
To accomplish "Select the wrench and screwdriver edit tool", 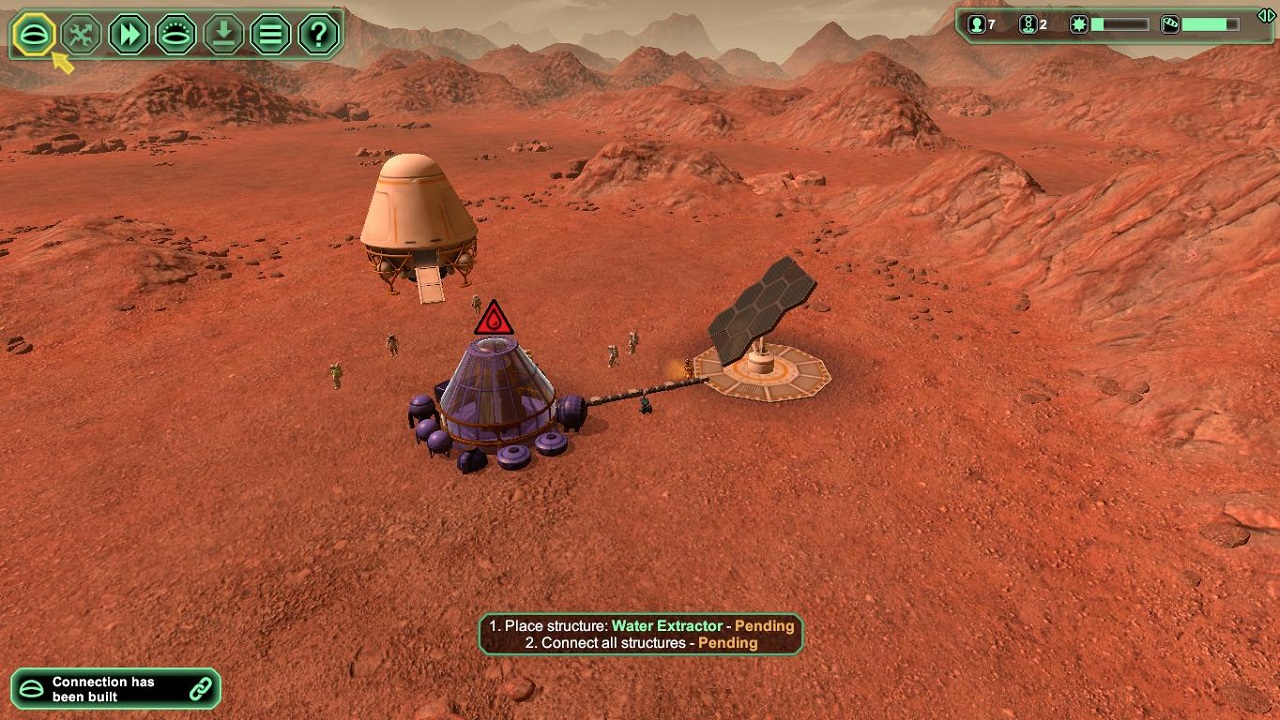I will point(82,35).
